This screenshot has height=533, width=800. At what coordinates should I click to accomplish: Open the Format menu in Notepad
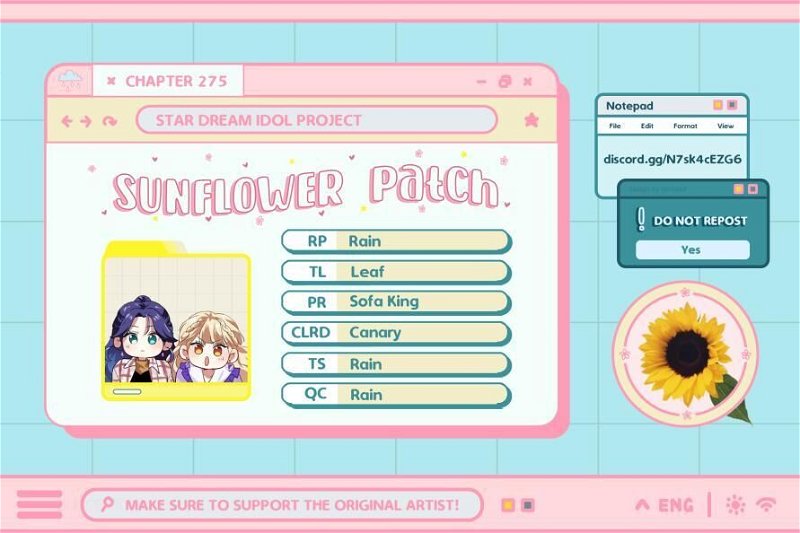(x=685, y=127)
